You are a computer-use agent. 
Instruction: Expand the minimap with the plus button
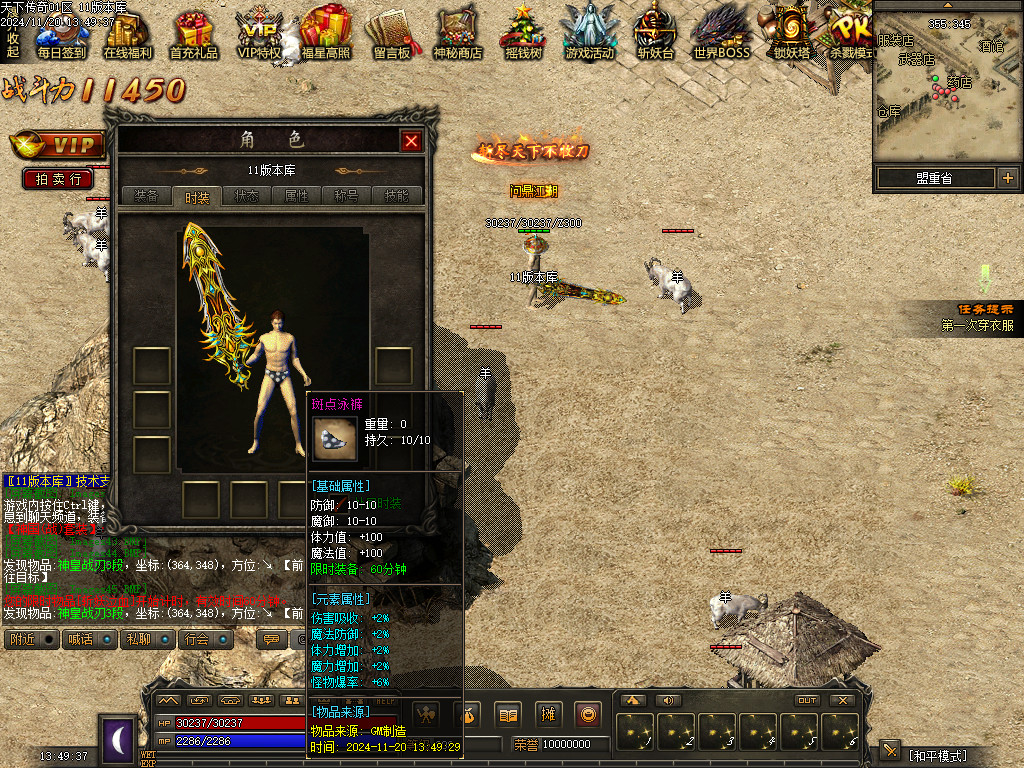pyautogui.click(x=1007, y=178)
